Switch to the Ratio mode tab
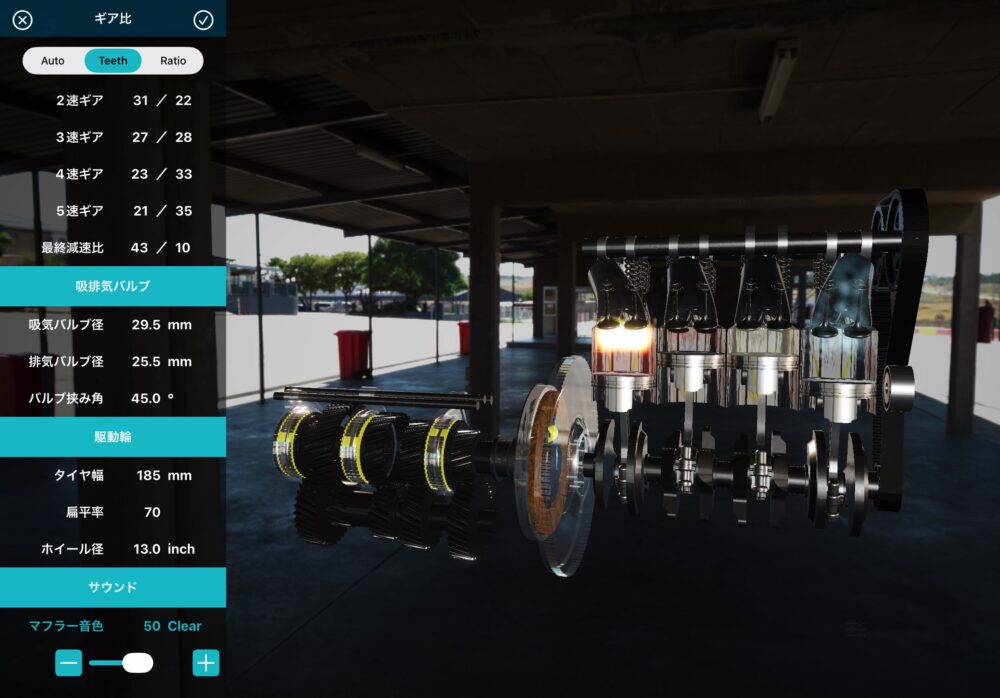 [x=173, y=61]
